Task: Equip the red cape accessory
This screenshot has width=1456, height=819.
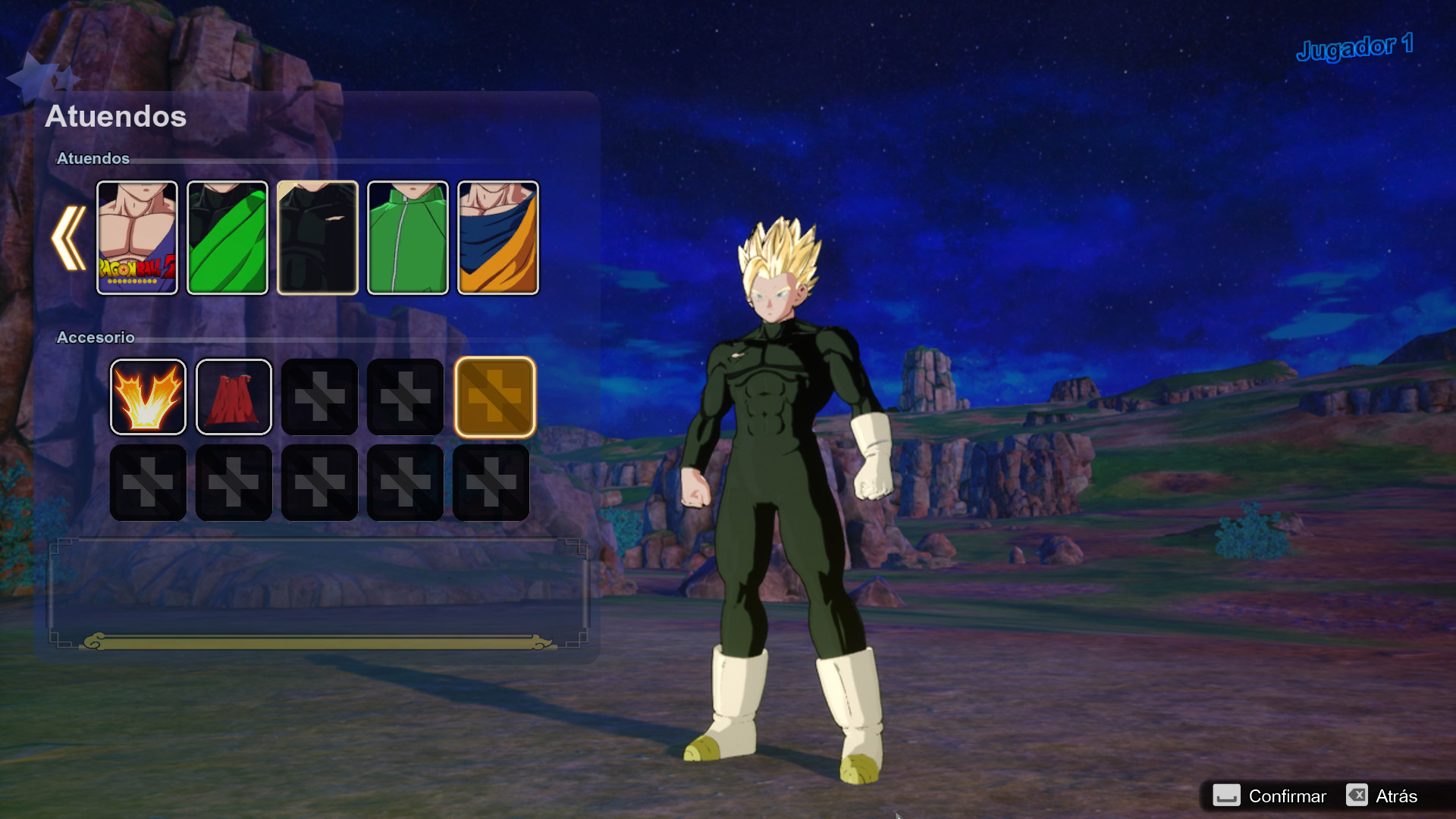Action: pyautogui.click(x=234, y=397)
